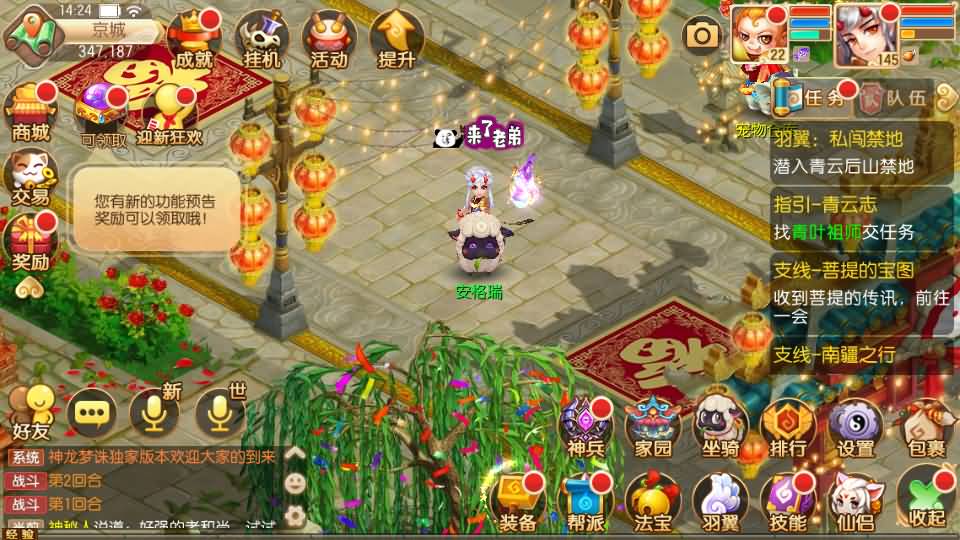Open the 包裹 inventory bag
This screenshot has height=540, width=960.
pos(924,428)
